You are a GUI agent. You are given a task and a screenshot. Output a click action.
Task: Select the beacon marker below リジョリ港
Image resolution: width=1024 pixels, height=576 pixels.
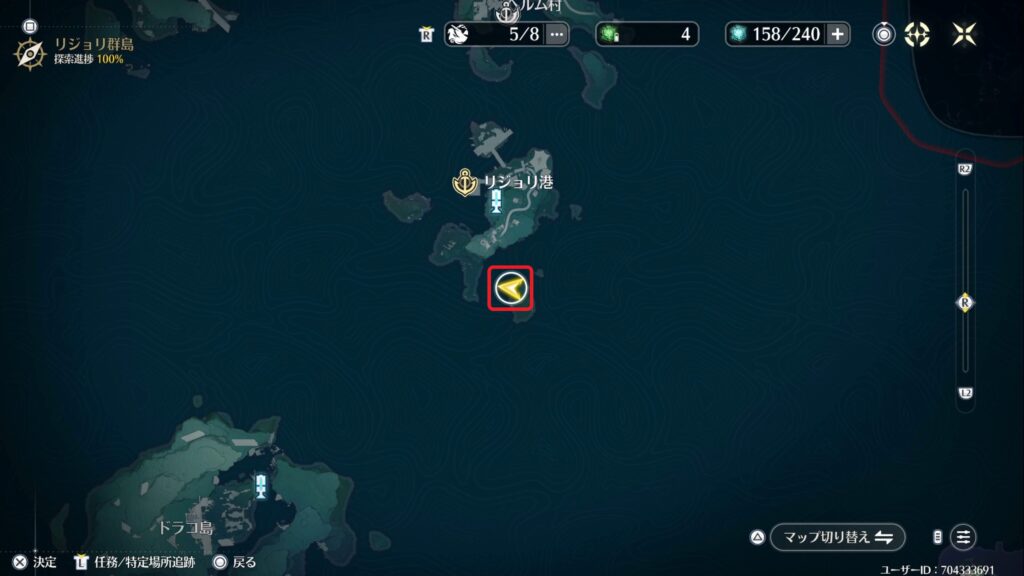point(496,201)
